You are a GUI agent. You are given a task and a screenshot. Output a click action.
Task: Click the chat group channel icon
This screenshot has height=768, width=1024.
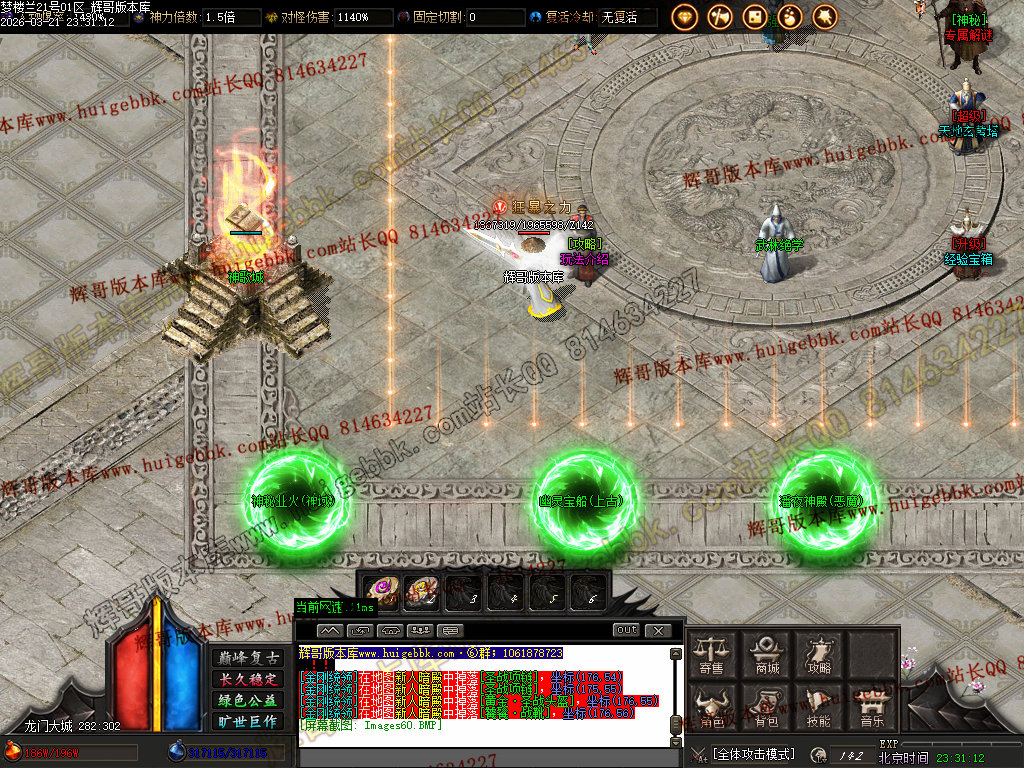point(420,631)
